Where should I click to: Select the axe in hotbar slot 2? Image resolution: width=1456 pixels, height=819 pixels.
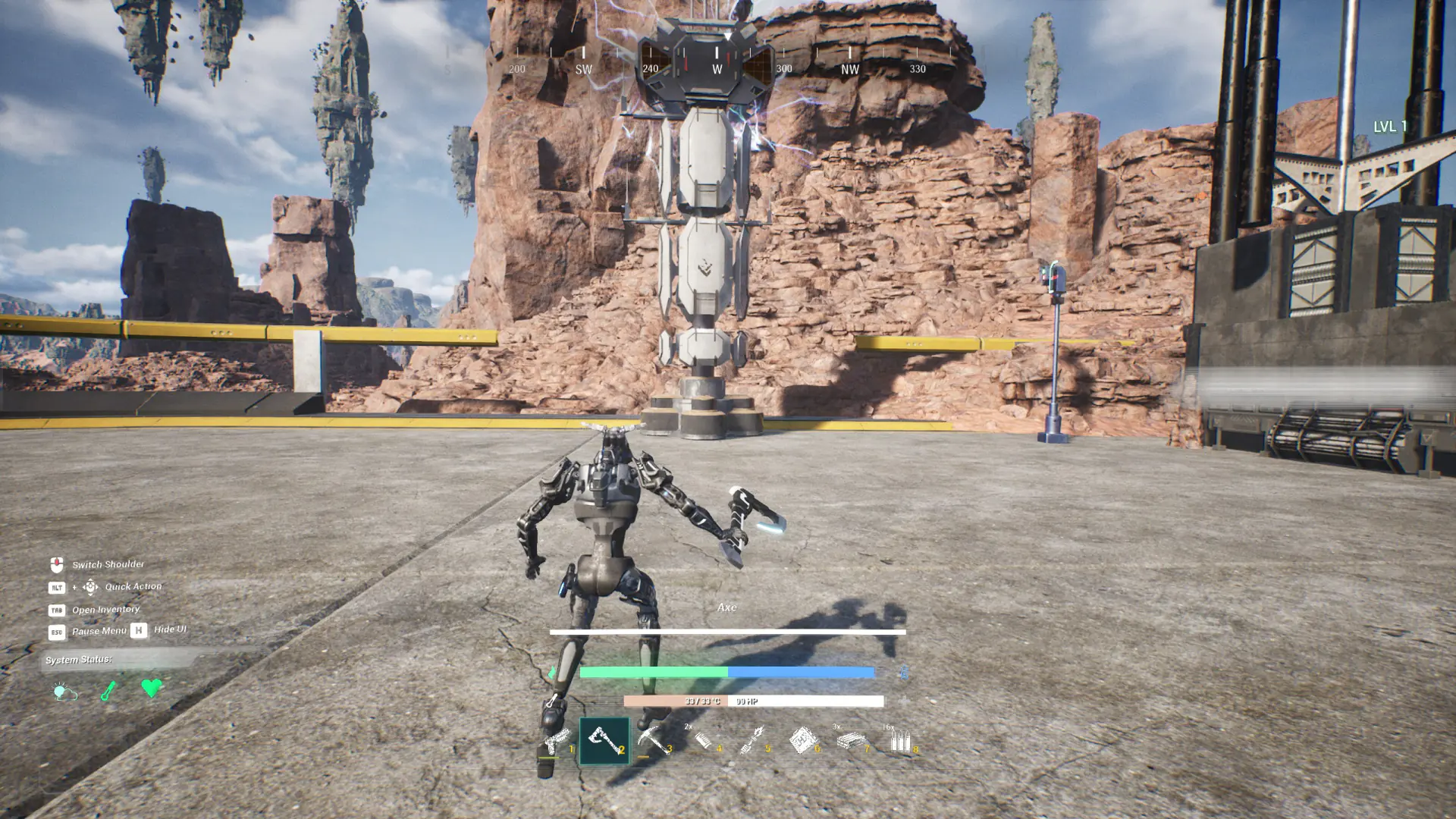click(x=604, y=740)
